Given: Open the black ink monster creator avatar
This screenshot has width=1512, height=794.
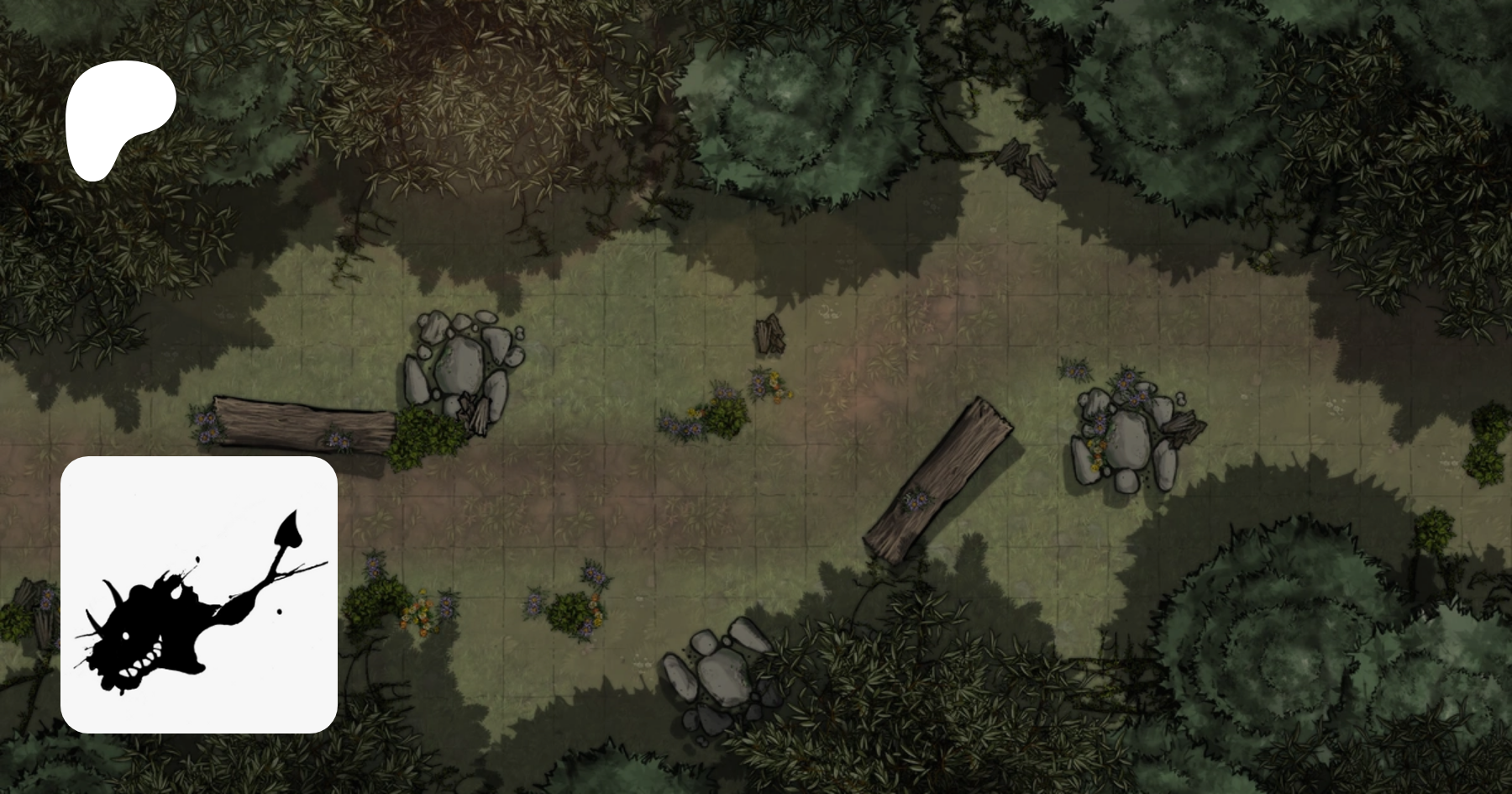Looking at the screenshot, I should pos(199,594).
